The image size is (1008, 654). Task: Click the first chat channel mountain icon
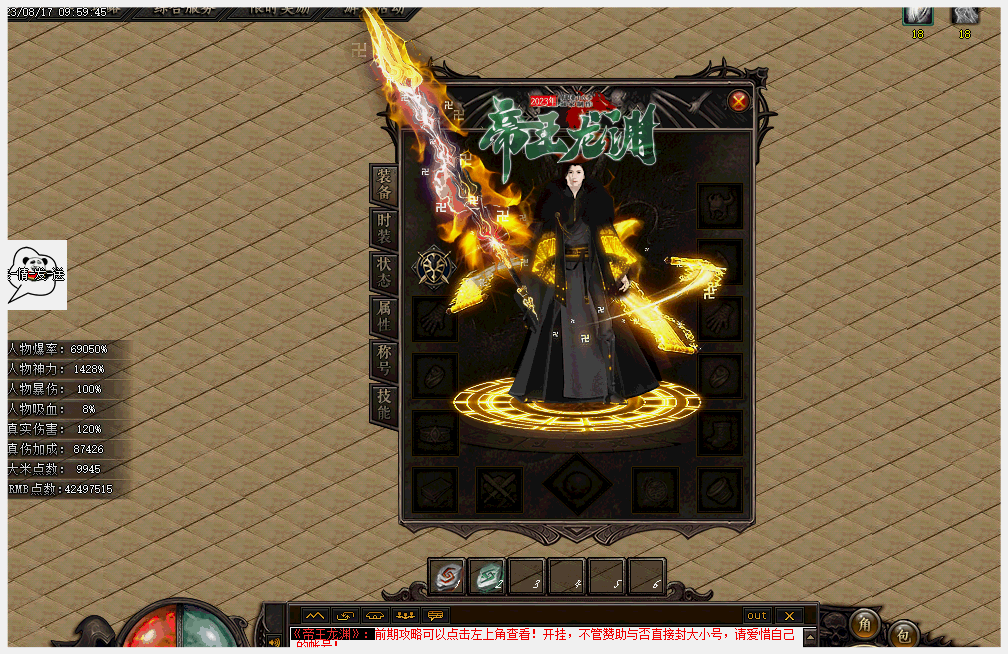point(315,616)
